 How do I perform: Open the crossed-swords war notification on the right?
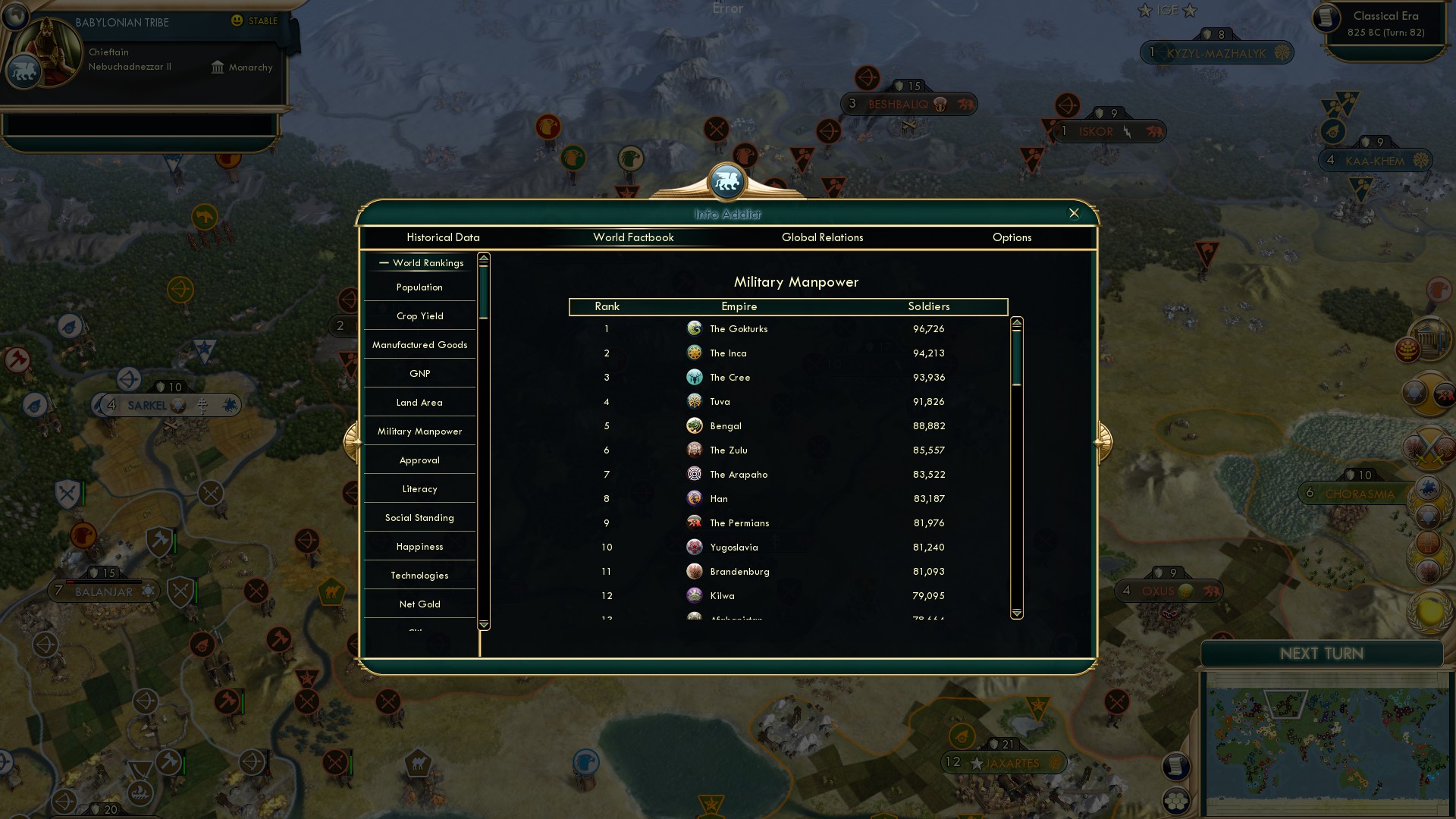pyautogui.click(x=1429, y=447)
